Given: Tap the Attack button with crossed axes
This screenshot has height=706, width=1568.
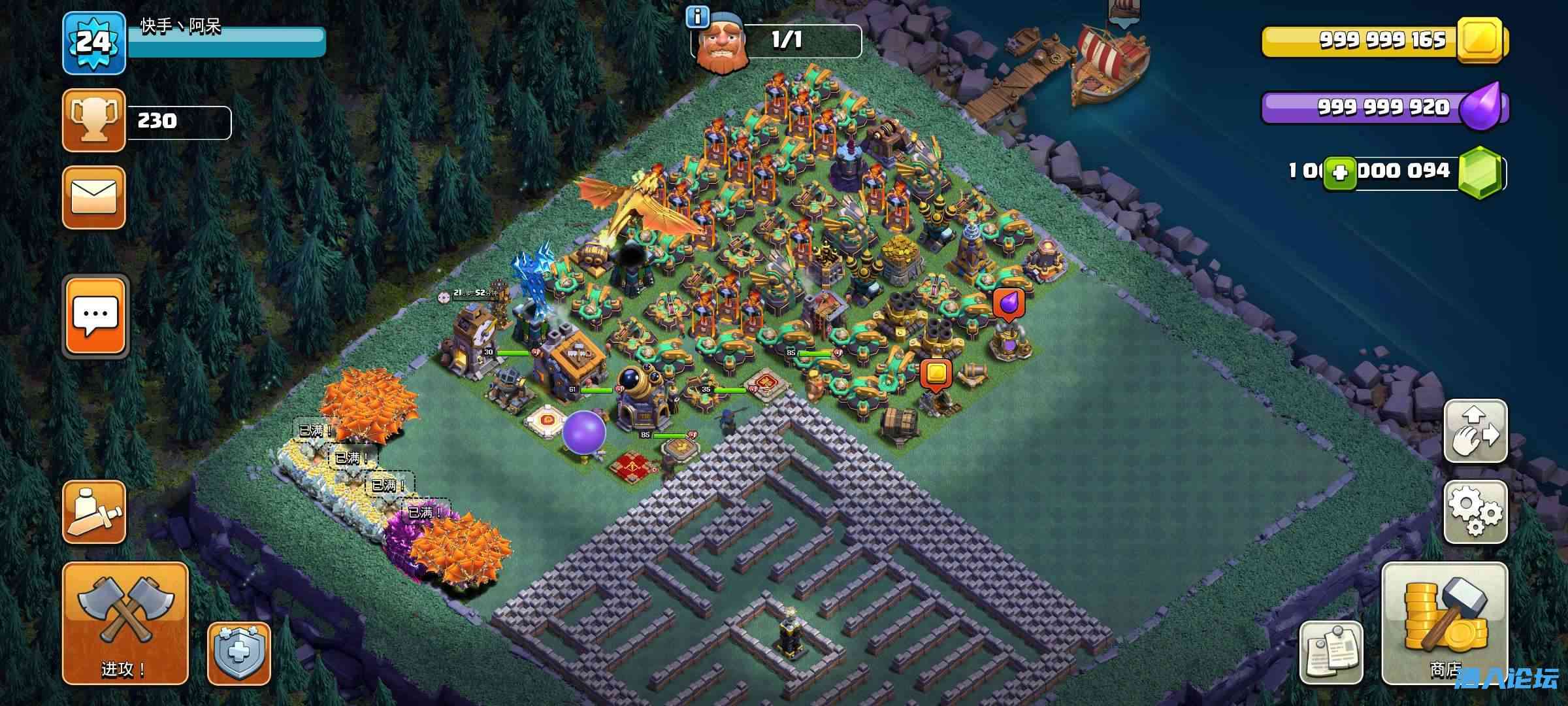Looking at the screenshot, I should [125, 622].
